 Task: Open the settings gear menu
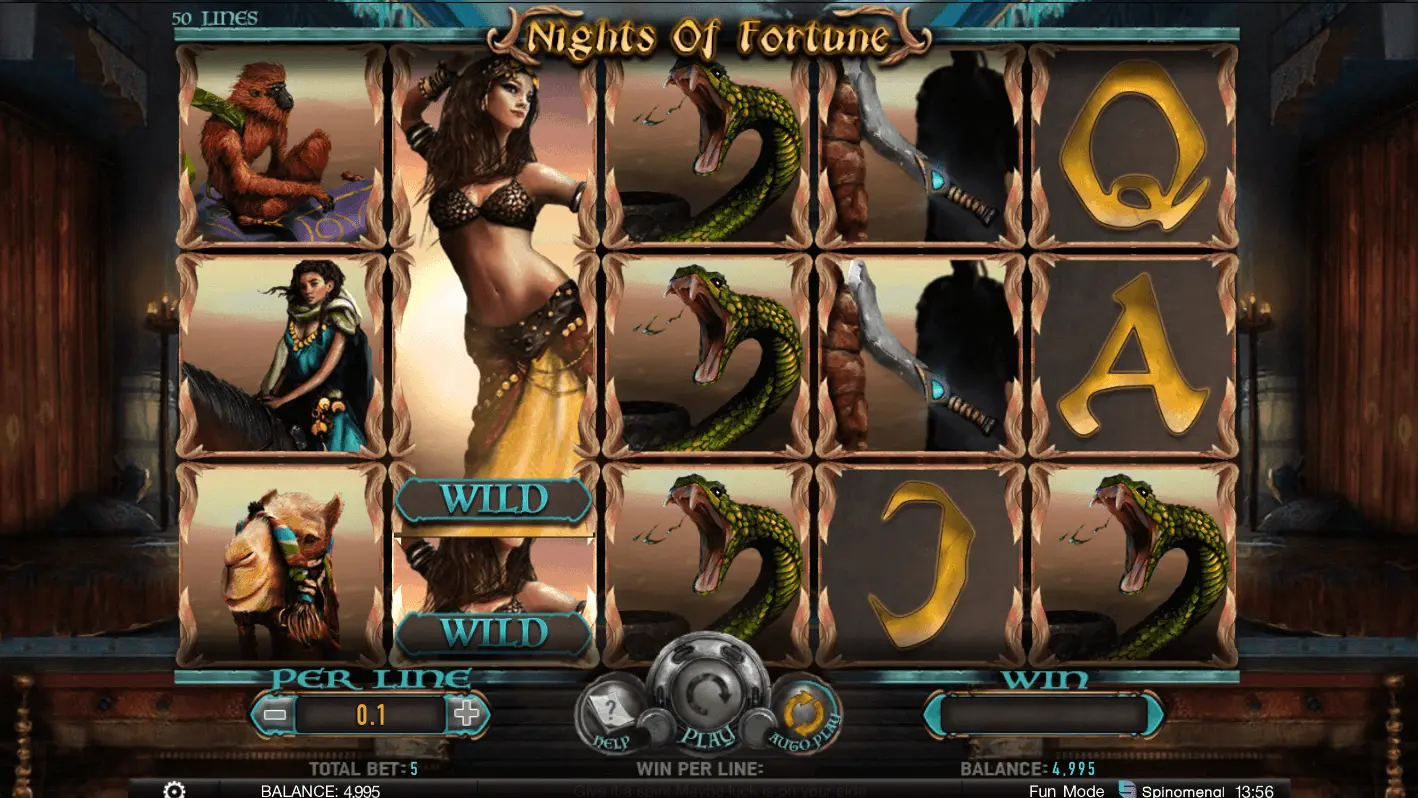[174, 790]
